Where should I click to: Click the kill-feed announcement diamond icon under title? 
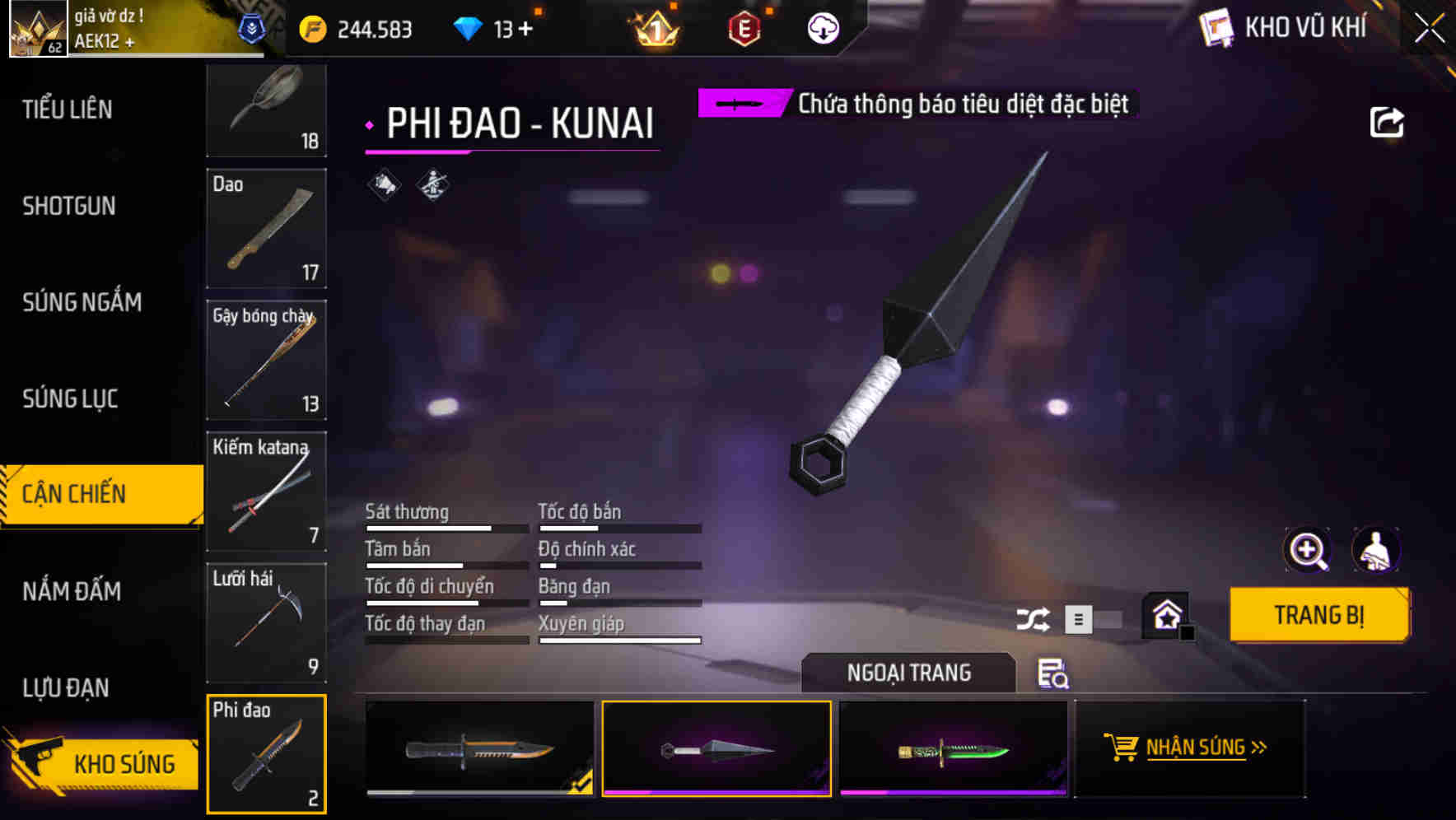[x=384, y=184]
